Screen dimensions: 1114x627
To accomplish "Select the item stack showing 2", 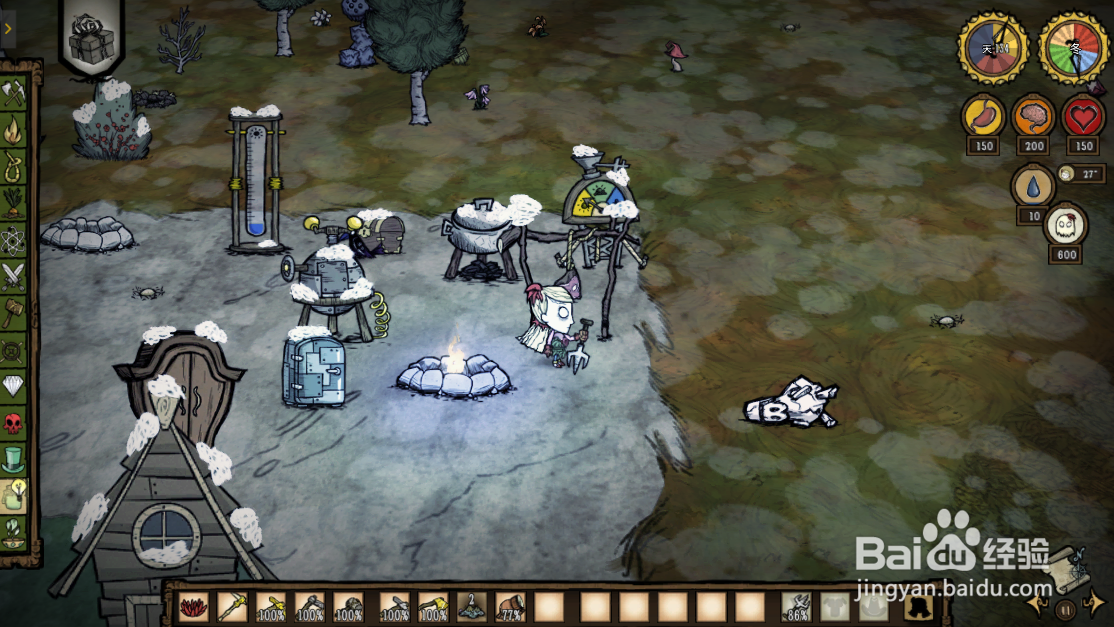I will [x=472, y=606].
